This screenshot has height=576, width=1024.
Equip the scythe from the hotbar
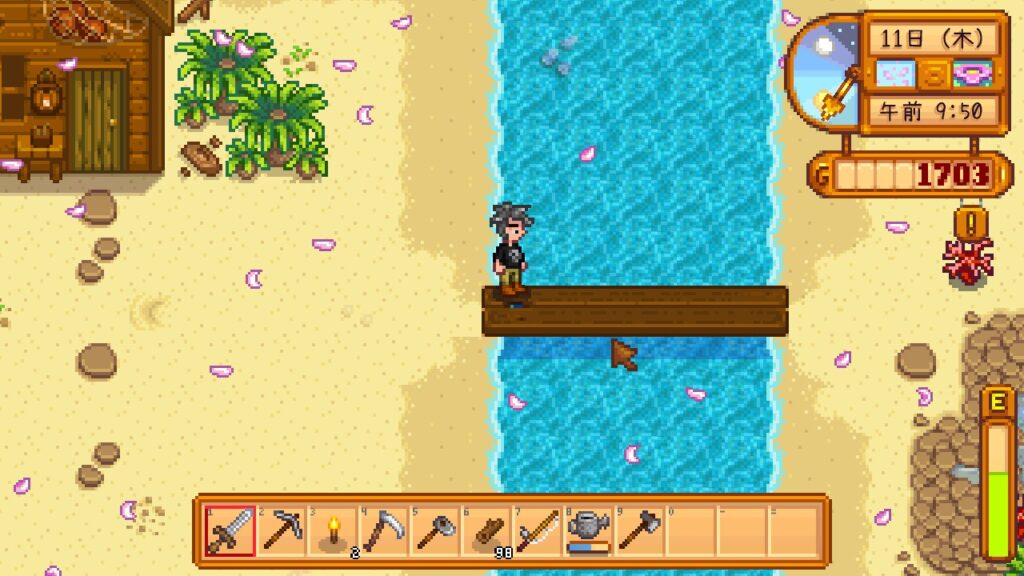click(x=384, y=531)
